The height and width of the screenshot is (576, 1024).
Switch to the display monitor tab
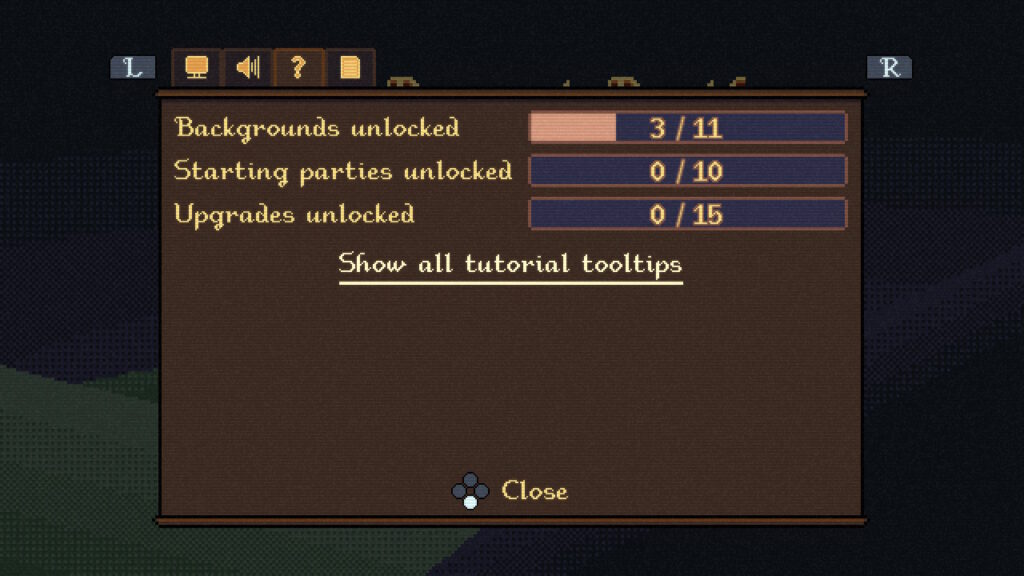pyautogui.click(x=196, y=68)
